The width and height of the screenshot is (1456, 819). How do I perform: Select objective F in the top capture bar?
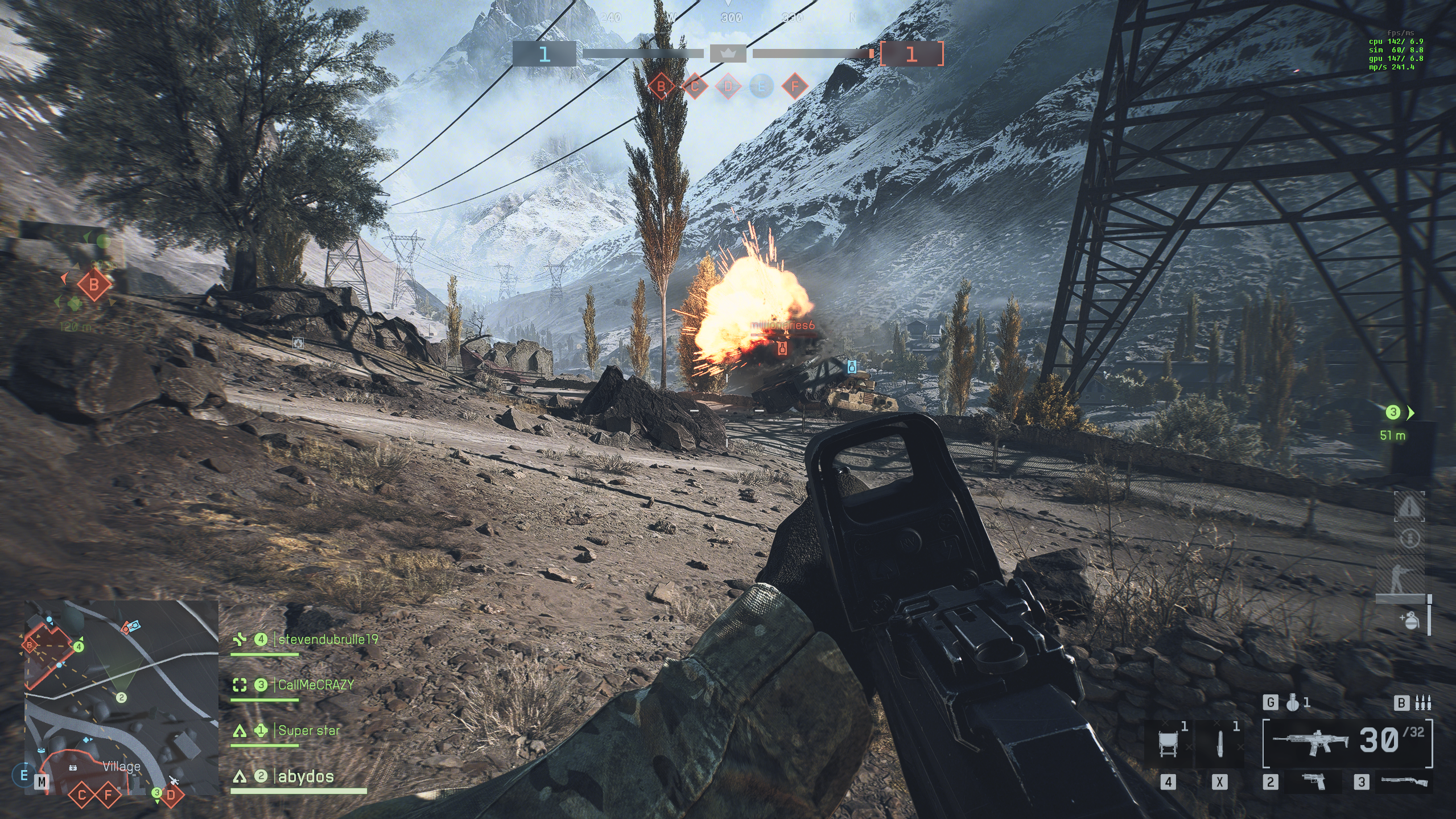(795, 87)
